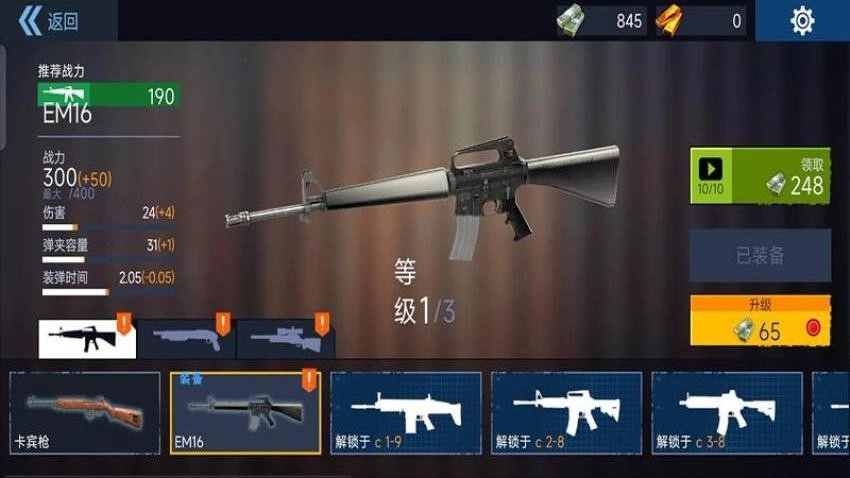Choose the locked weapon unlocking at c 2-8
This screenshot has width=850, height=478.
566,413
